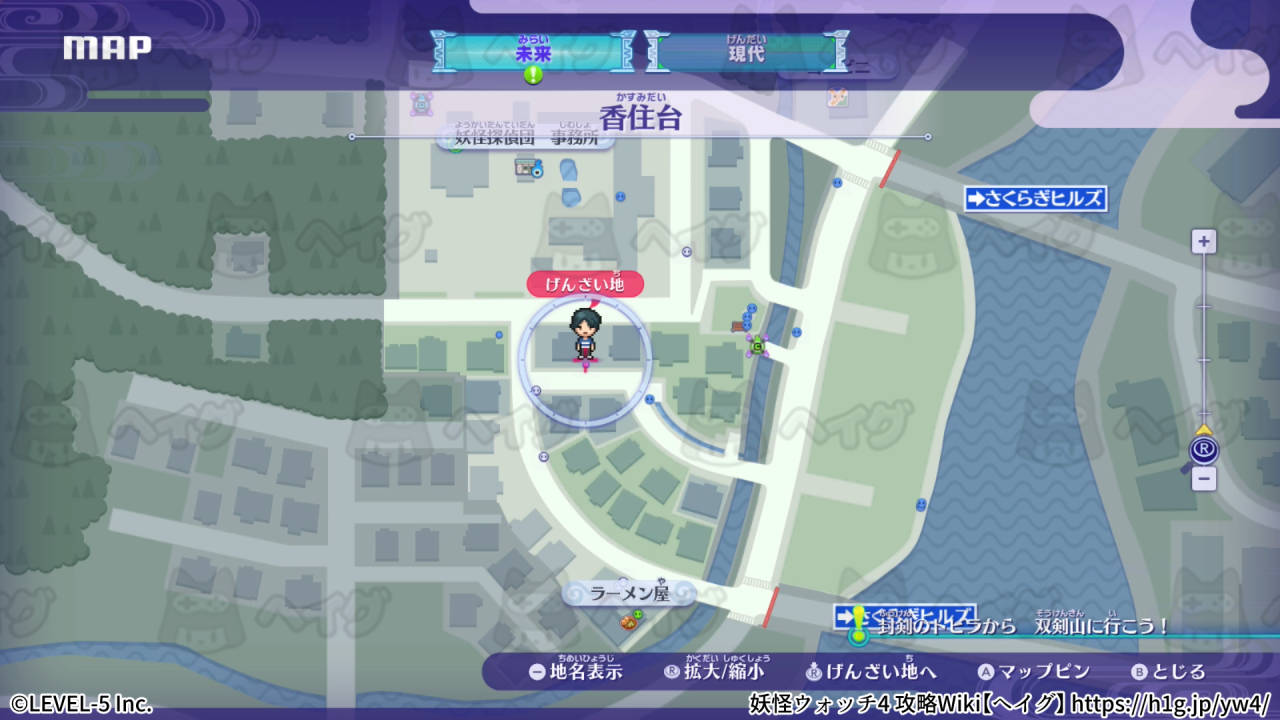This screenshot has width=1280, height=720.
Task: Click the ramen bowl icon beside ラーメン屋 label
Action: 628,623
